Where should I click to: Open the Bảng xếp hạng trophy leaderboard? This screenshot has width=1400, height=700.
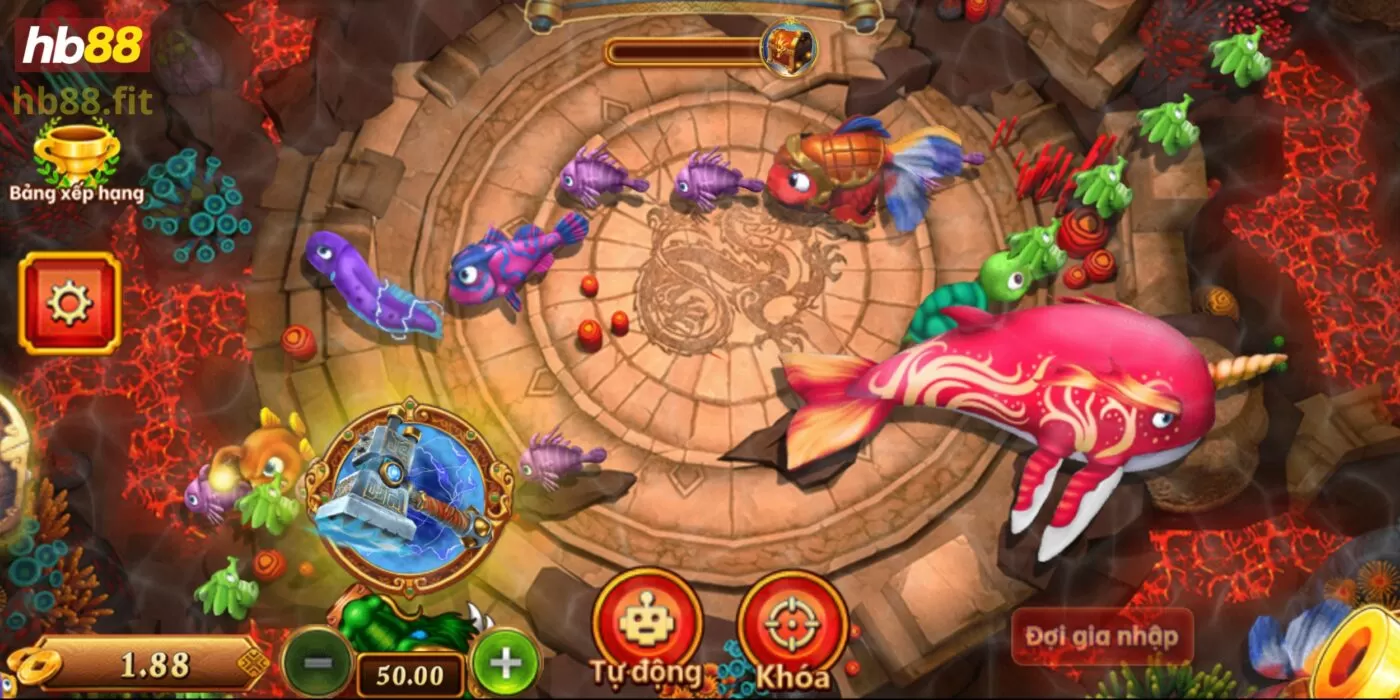76,158
